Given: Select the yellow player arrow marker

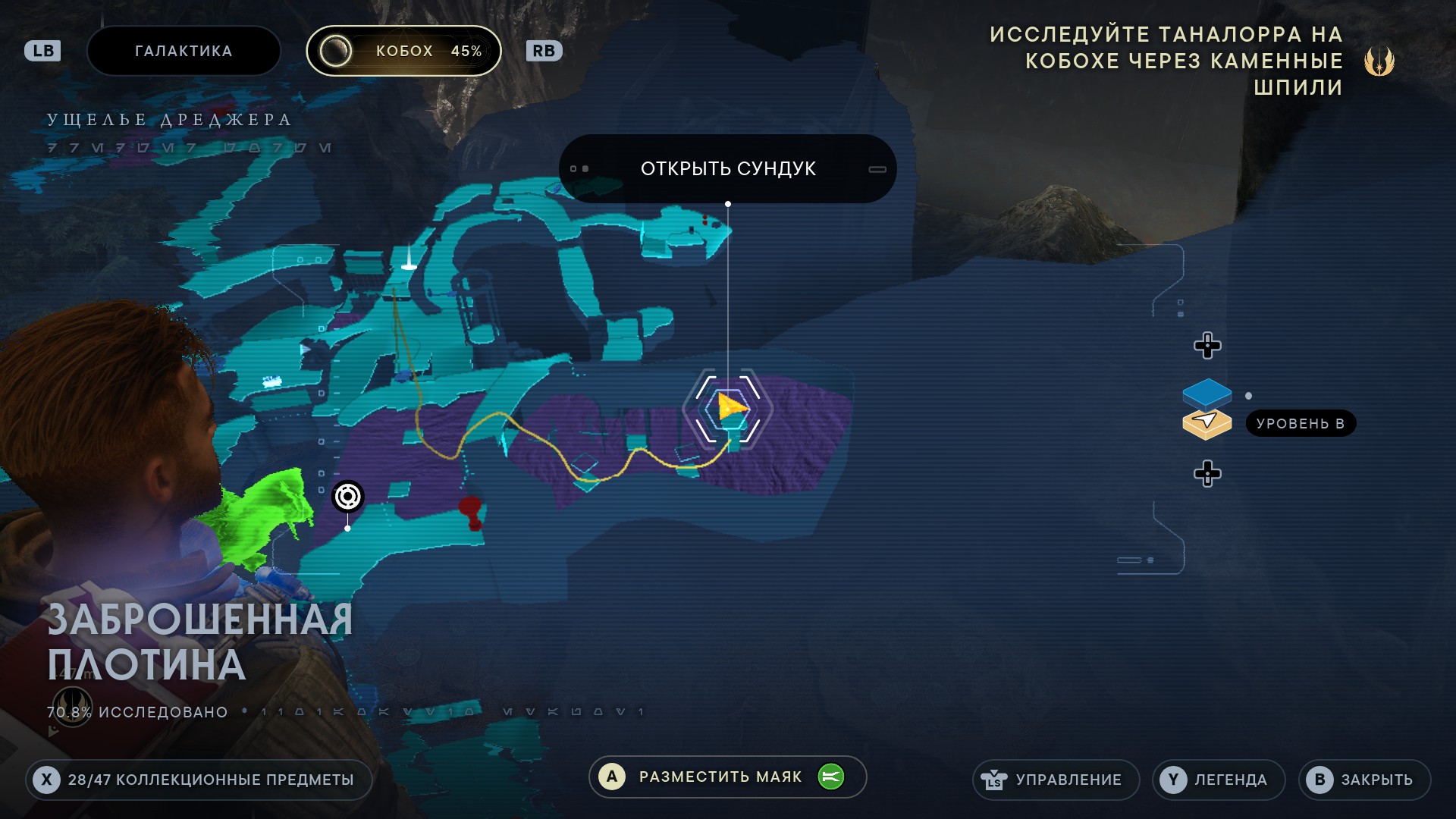Looking at the screenshot, I should (730, 406).
